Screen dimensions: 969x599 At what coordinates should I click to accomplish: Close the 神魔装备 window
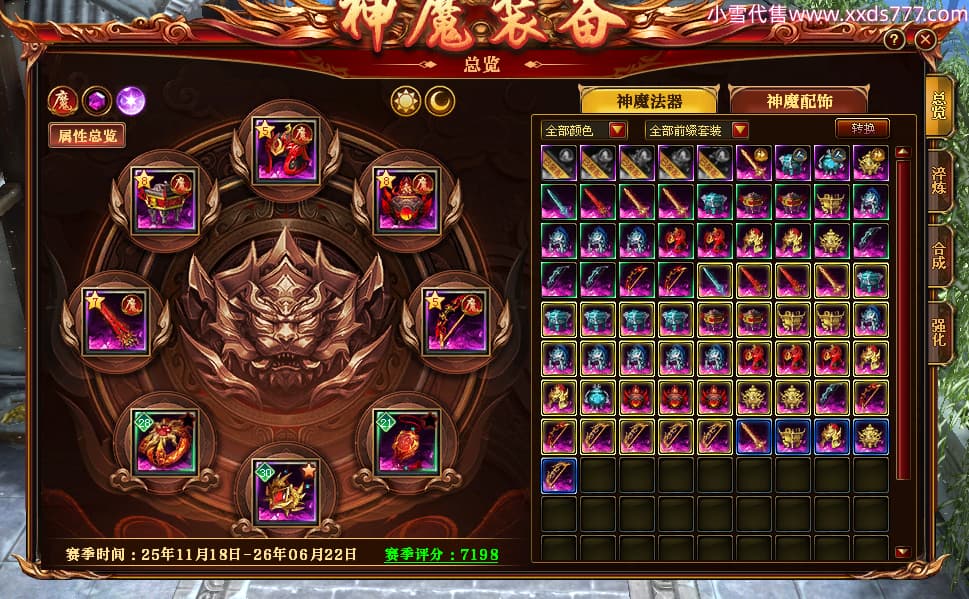(925, 40)
